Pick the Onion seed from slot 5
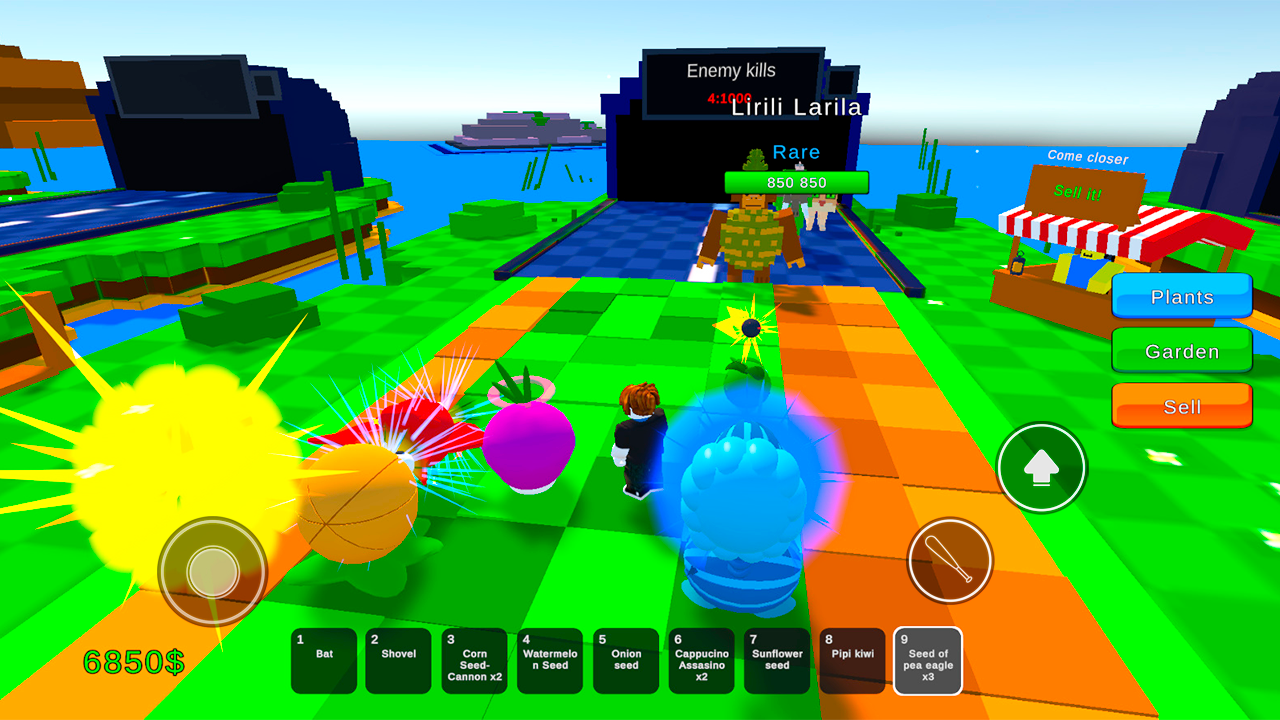Screen dimensions: 1280x720 click(625, 661)
